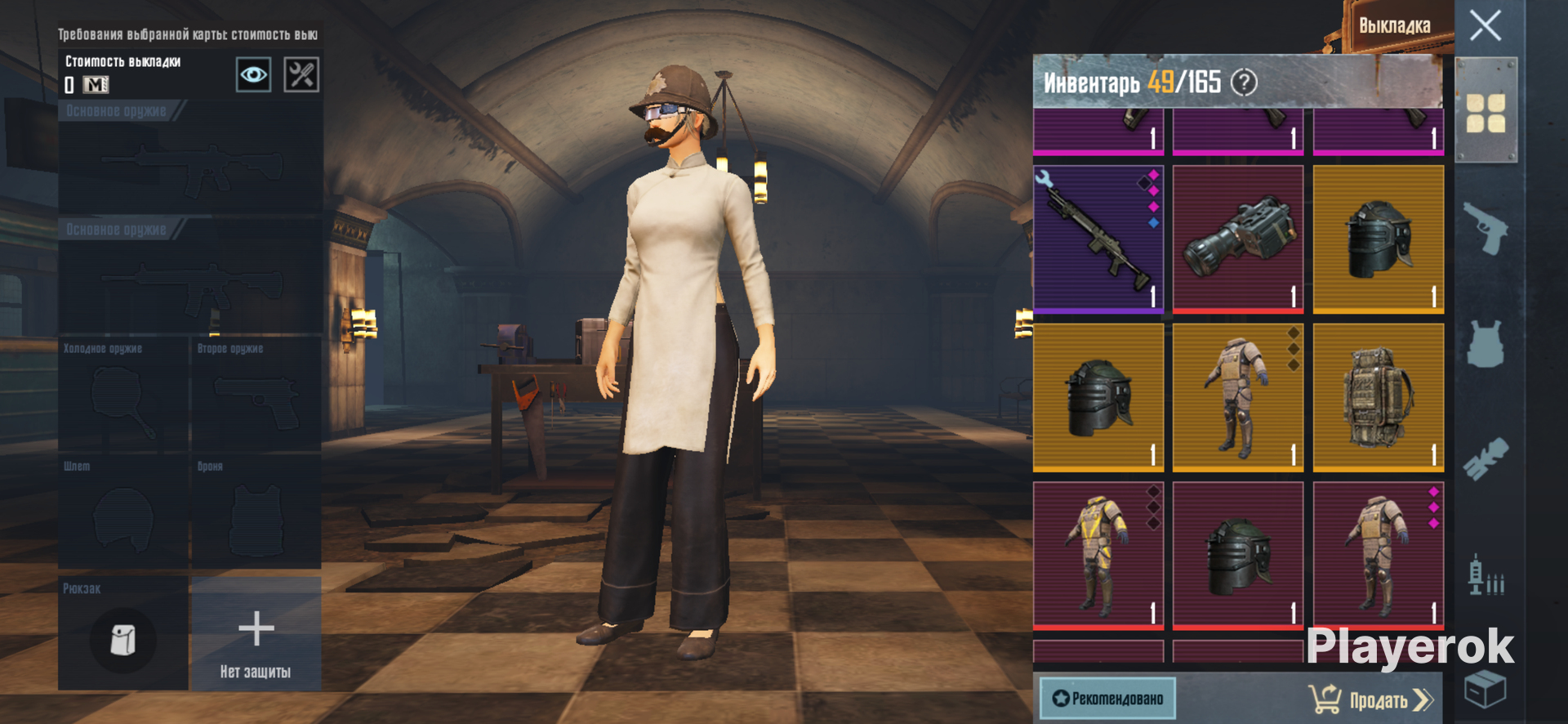This screenshot has height=724, width=1568.
Task: Select the yellow-striped armor suit
Action: (1098, 555)
